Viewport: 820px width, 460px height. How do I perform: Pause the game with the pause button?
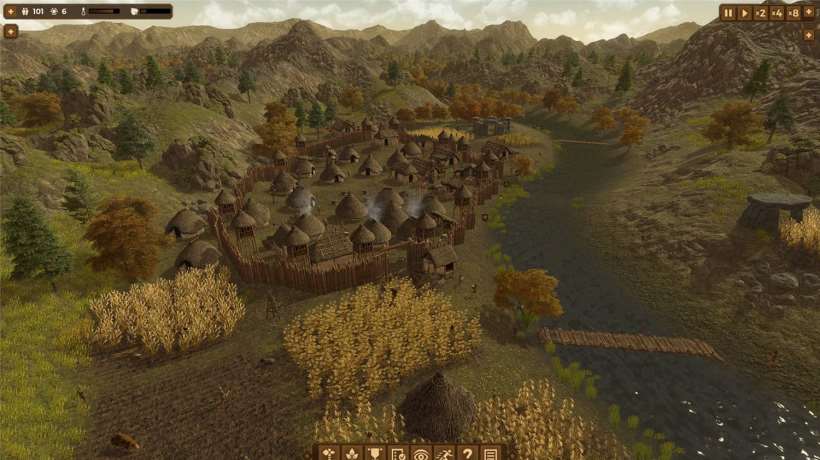pyautogui.click(x=728, y=13)
